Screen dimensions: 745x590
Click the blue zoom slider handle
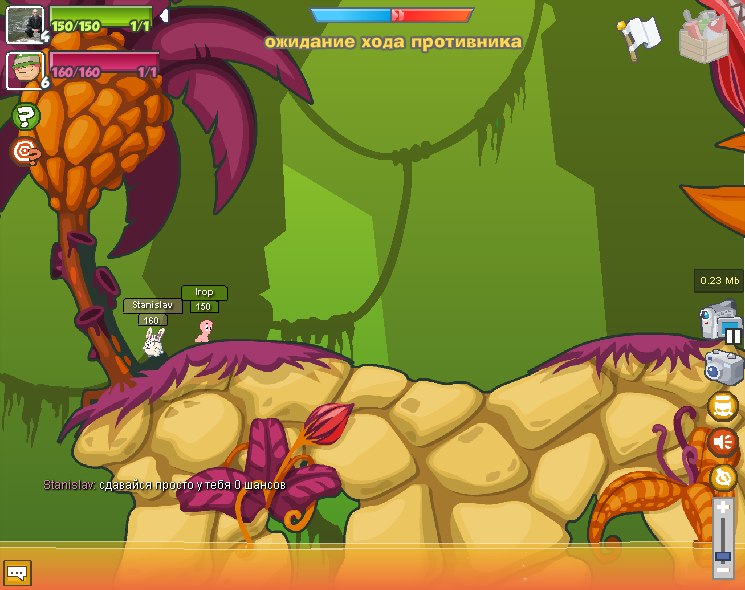tap(723, 554)
